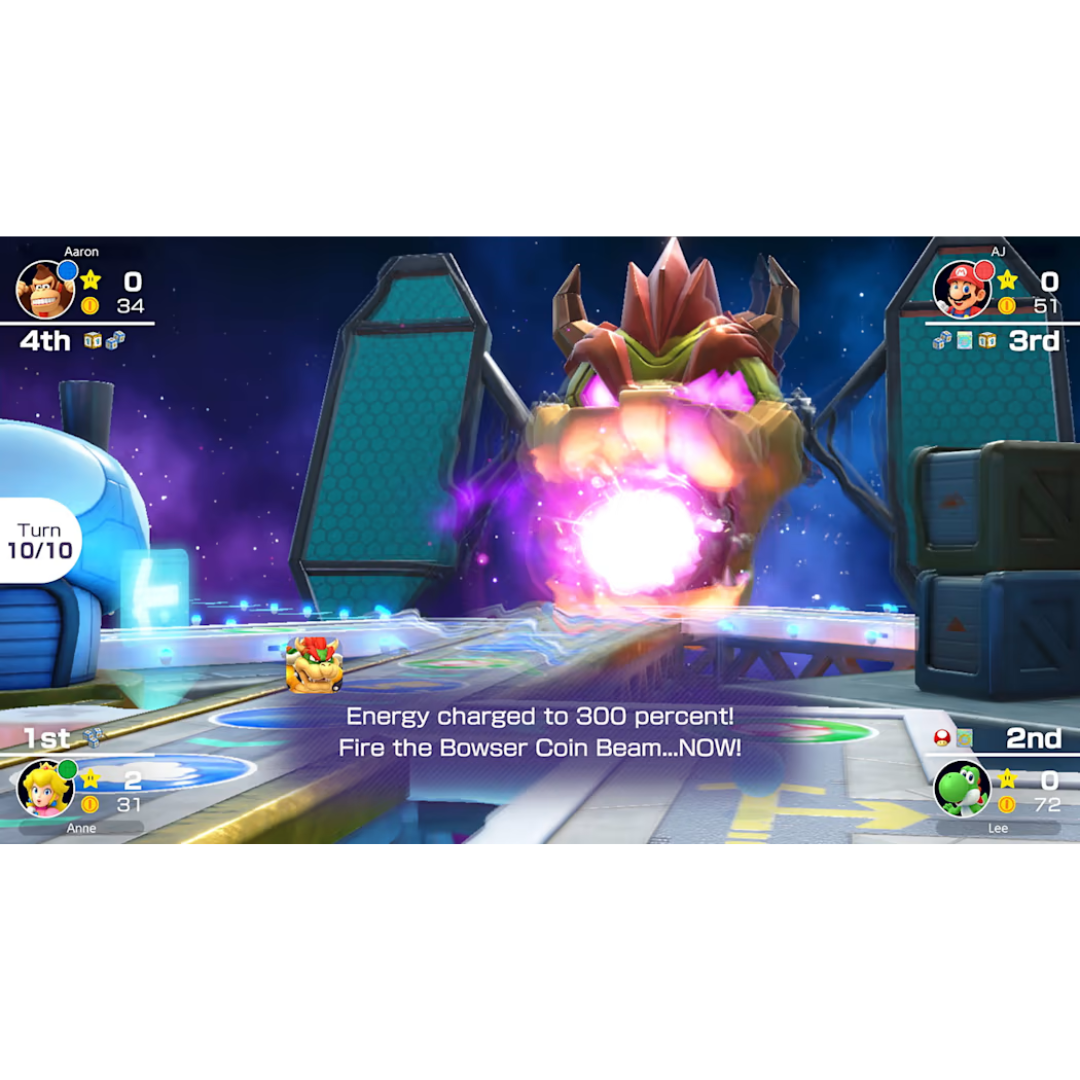Click the Bowser speaker icon beside the dialogue
Screen dimensions: 1080x1080
(x=314, y=664)
